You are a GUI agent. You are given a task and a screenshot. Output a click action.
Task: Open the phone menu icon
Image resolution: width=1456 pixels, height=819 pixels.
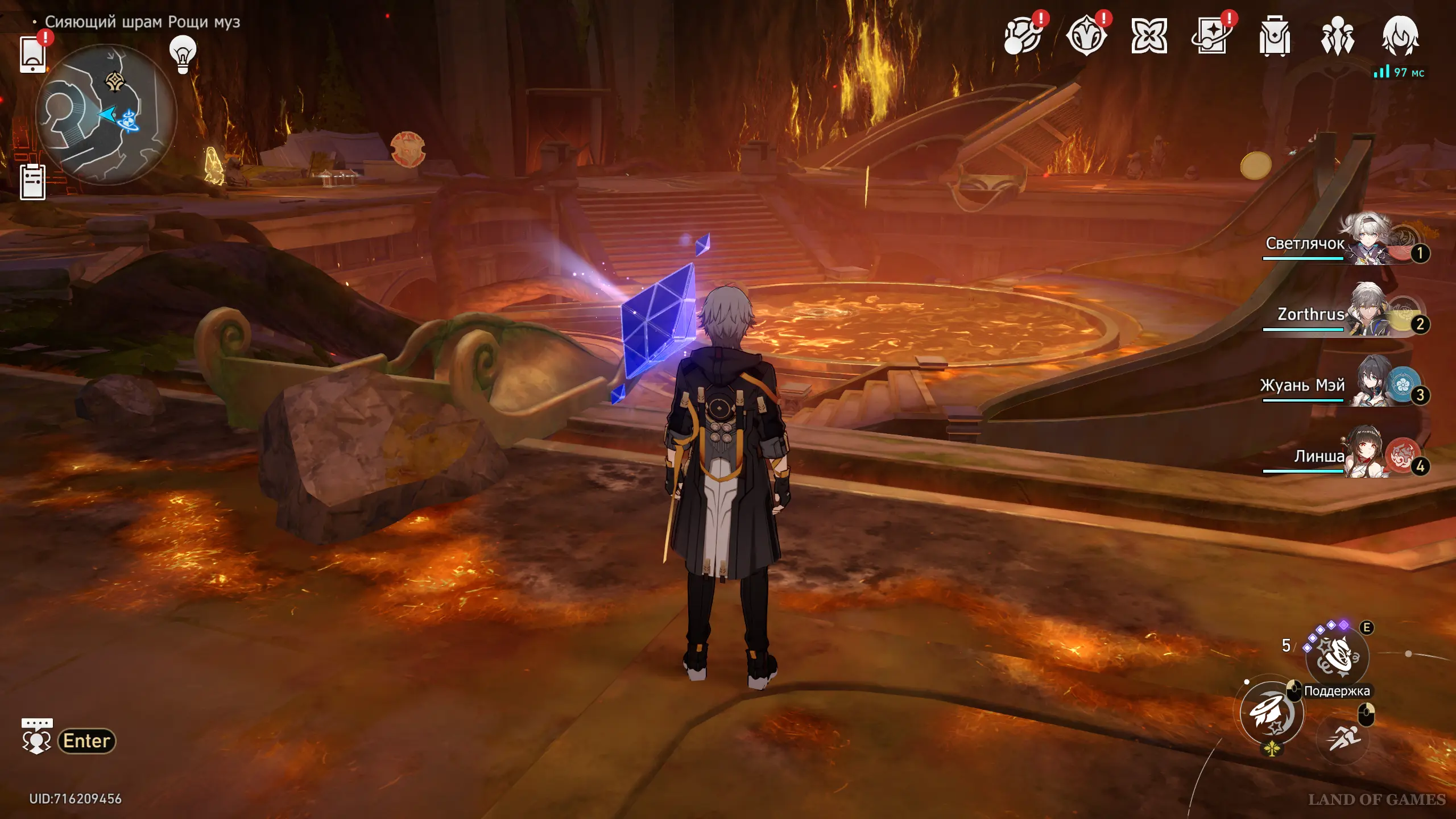33,55
